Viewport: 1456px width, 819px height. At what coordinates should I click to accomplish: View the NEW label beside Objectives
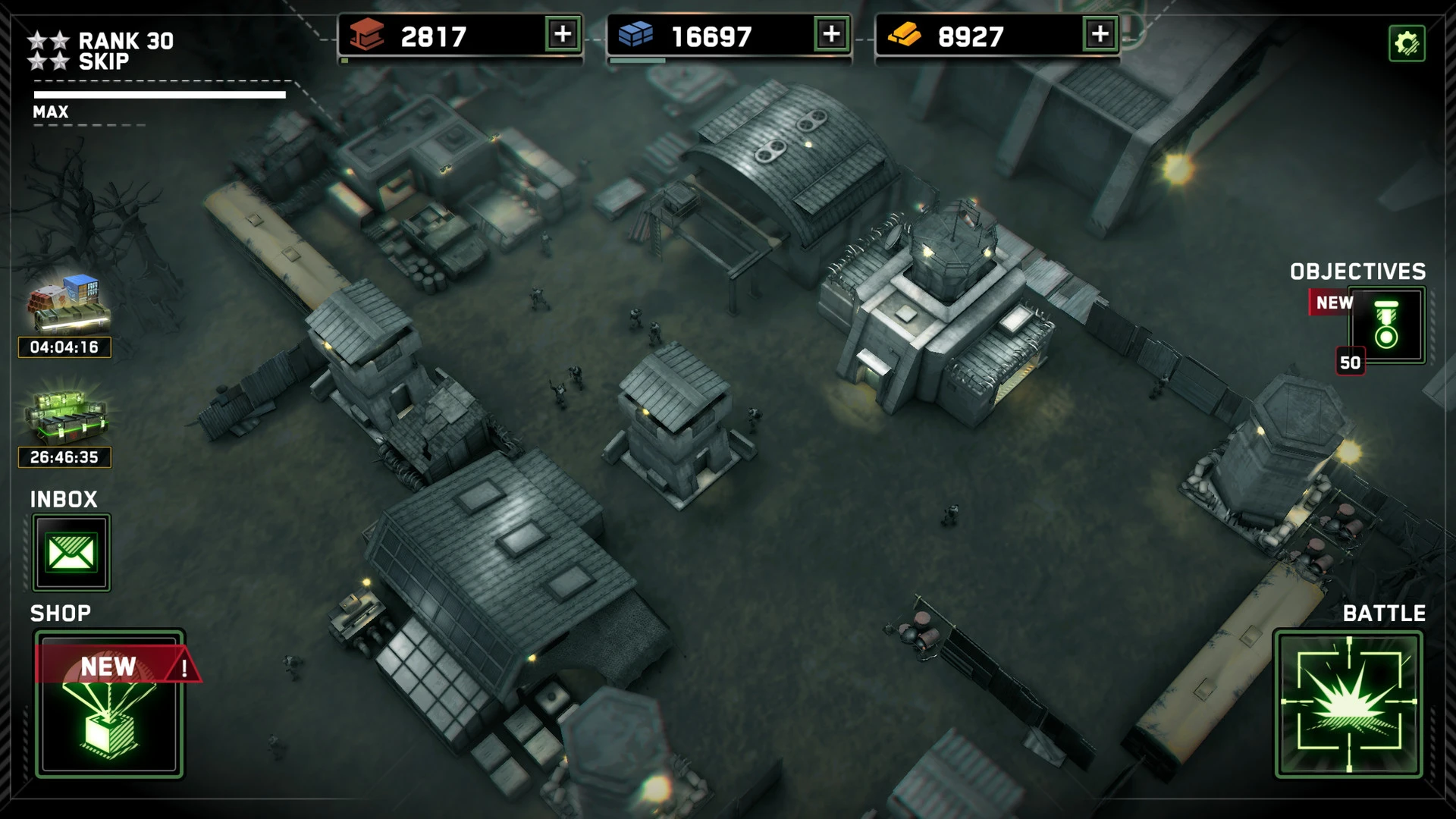(x=1332, y=303)
